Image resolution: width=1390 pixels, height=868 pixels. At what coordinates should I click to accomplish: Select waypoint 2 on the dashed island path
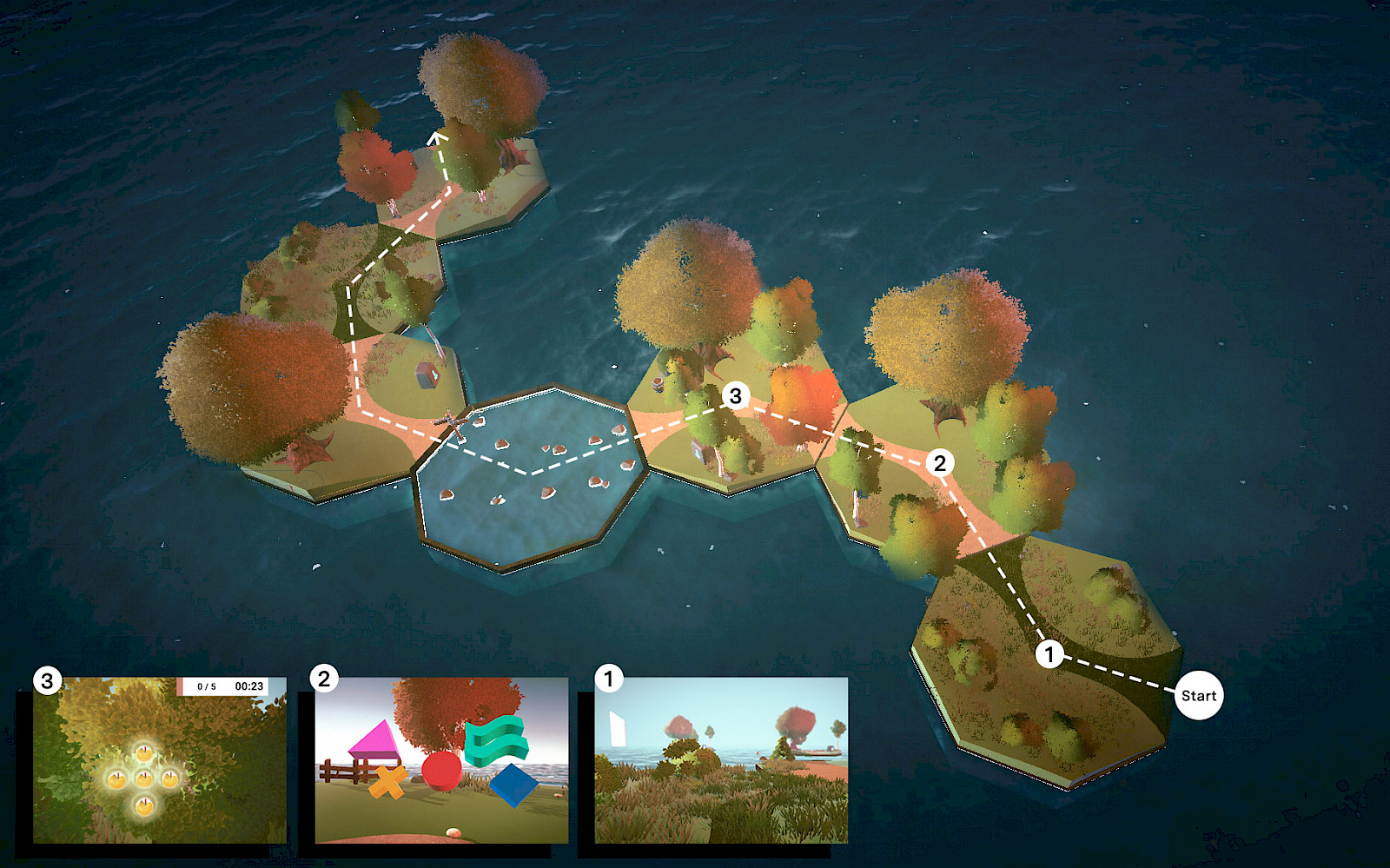tap(939, 462)
